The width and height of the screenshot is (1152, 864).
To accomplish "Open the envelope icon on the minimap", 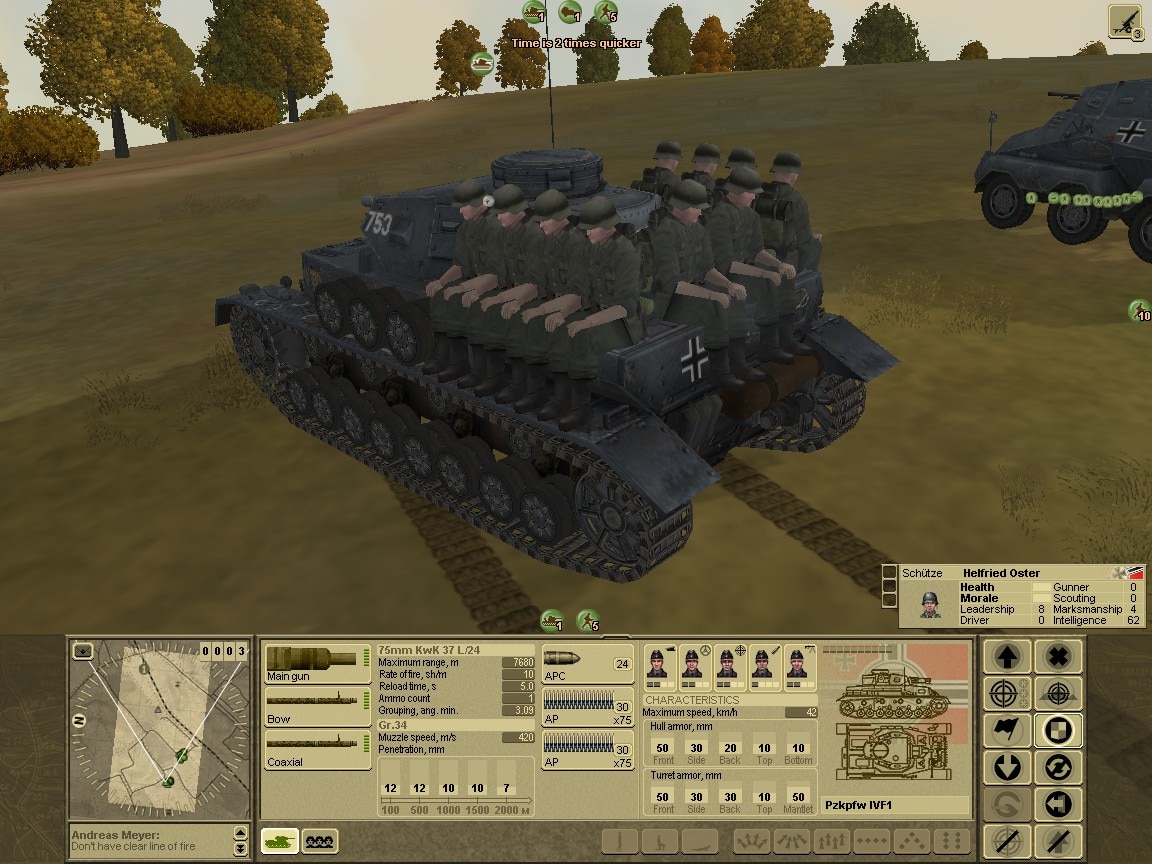I will pyautogui.click(x=83, y=651).
